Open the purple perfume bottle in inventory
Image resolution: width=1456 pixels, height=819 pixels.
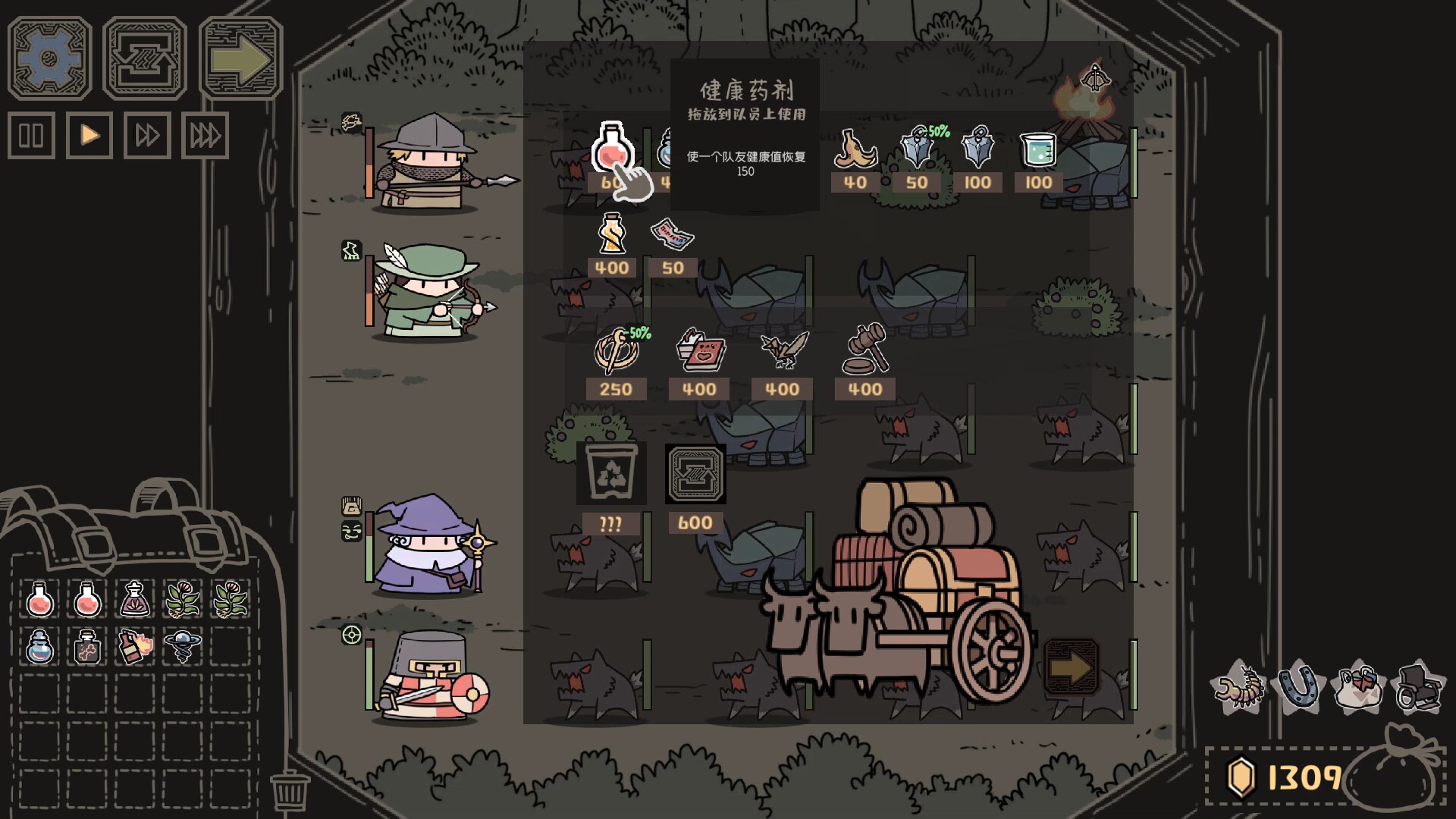[x=134, y=599]
